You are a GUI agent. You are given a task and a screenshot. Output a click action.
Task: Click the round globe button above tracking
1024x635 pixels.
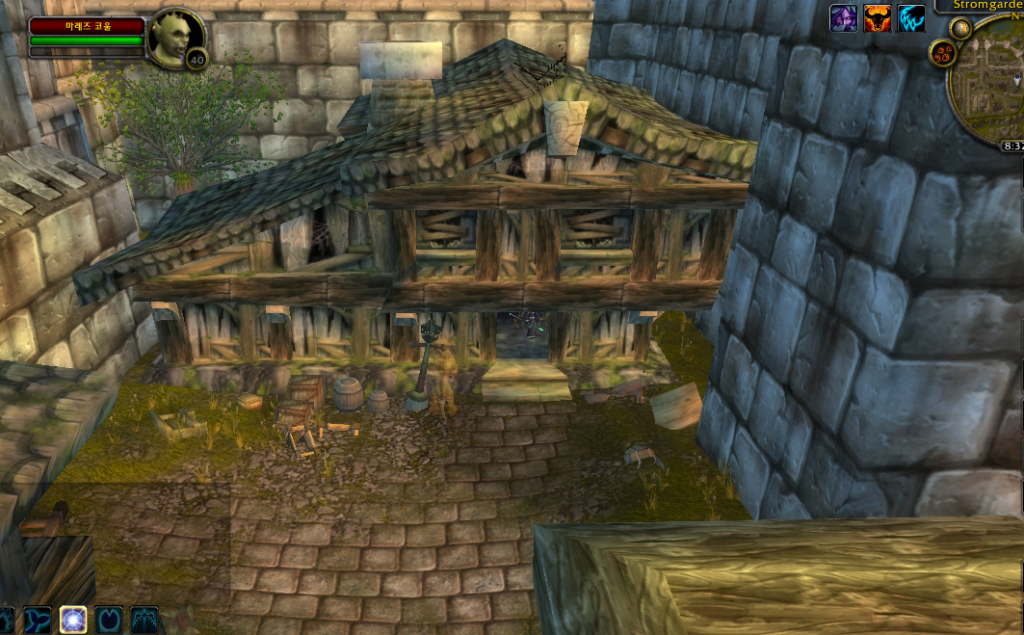(961, 28)
